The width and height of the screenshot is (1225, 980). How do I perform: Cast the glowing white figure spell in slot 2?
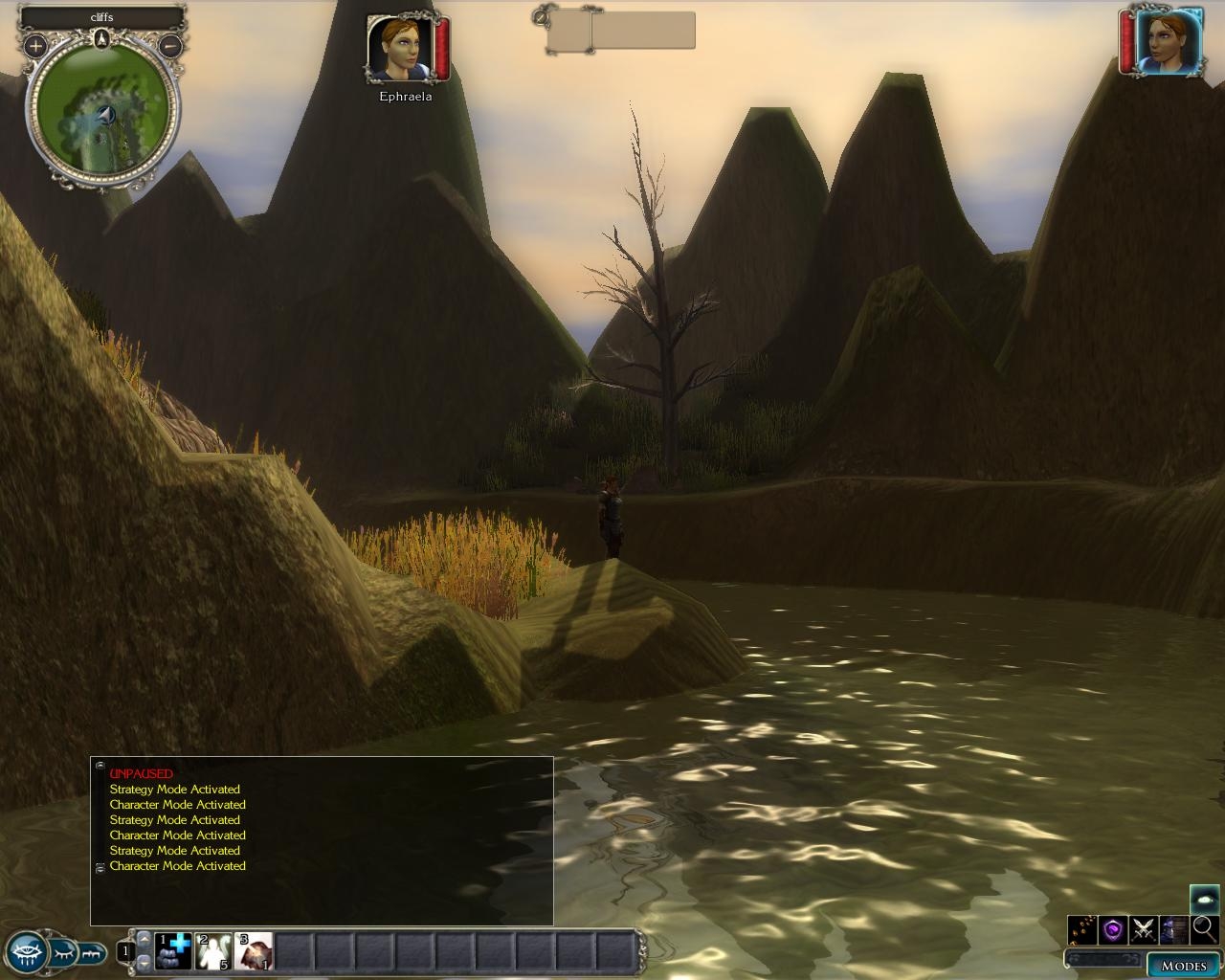(x=213, y=951)
